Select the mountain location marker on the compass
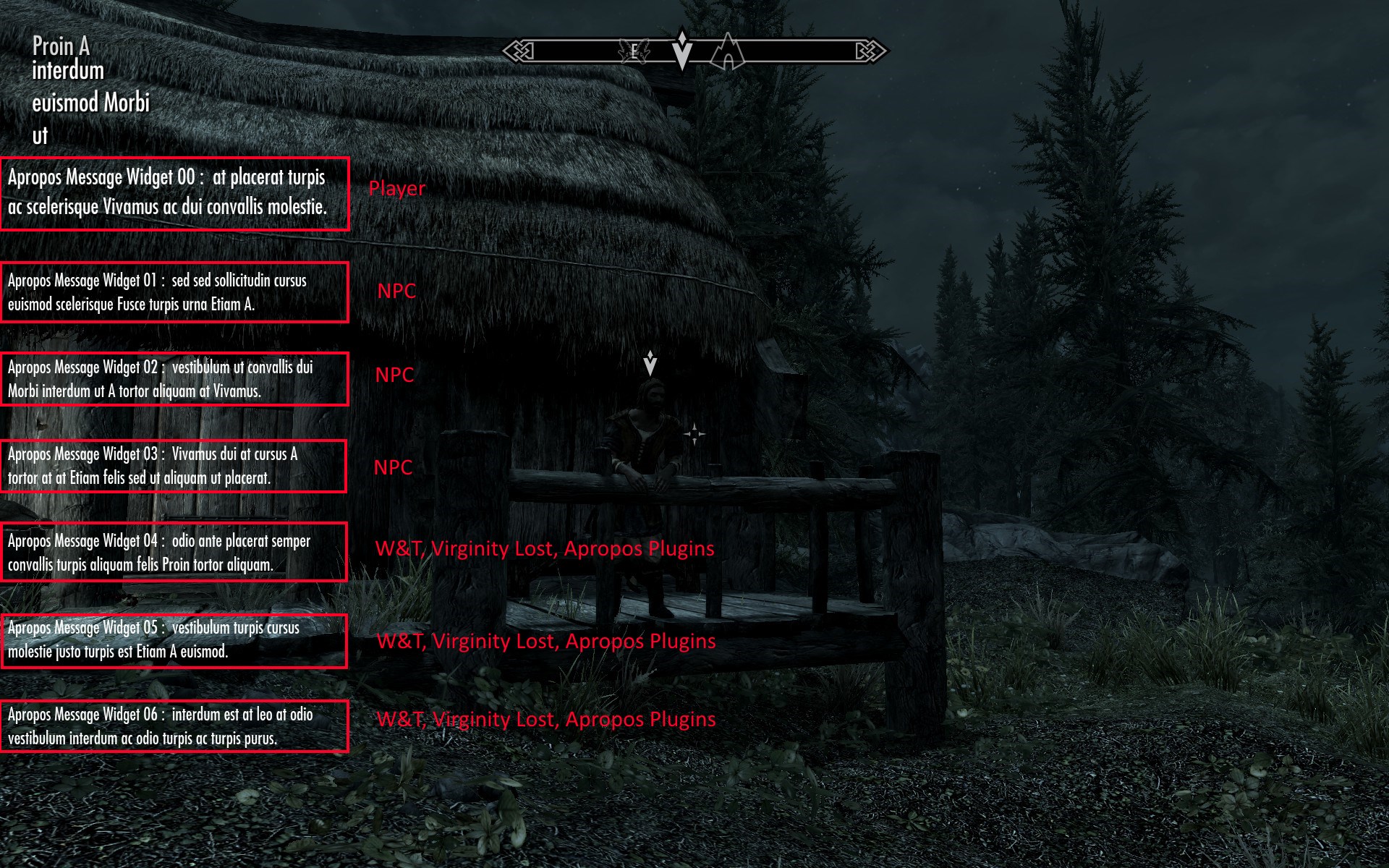 (727, 53)
